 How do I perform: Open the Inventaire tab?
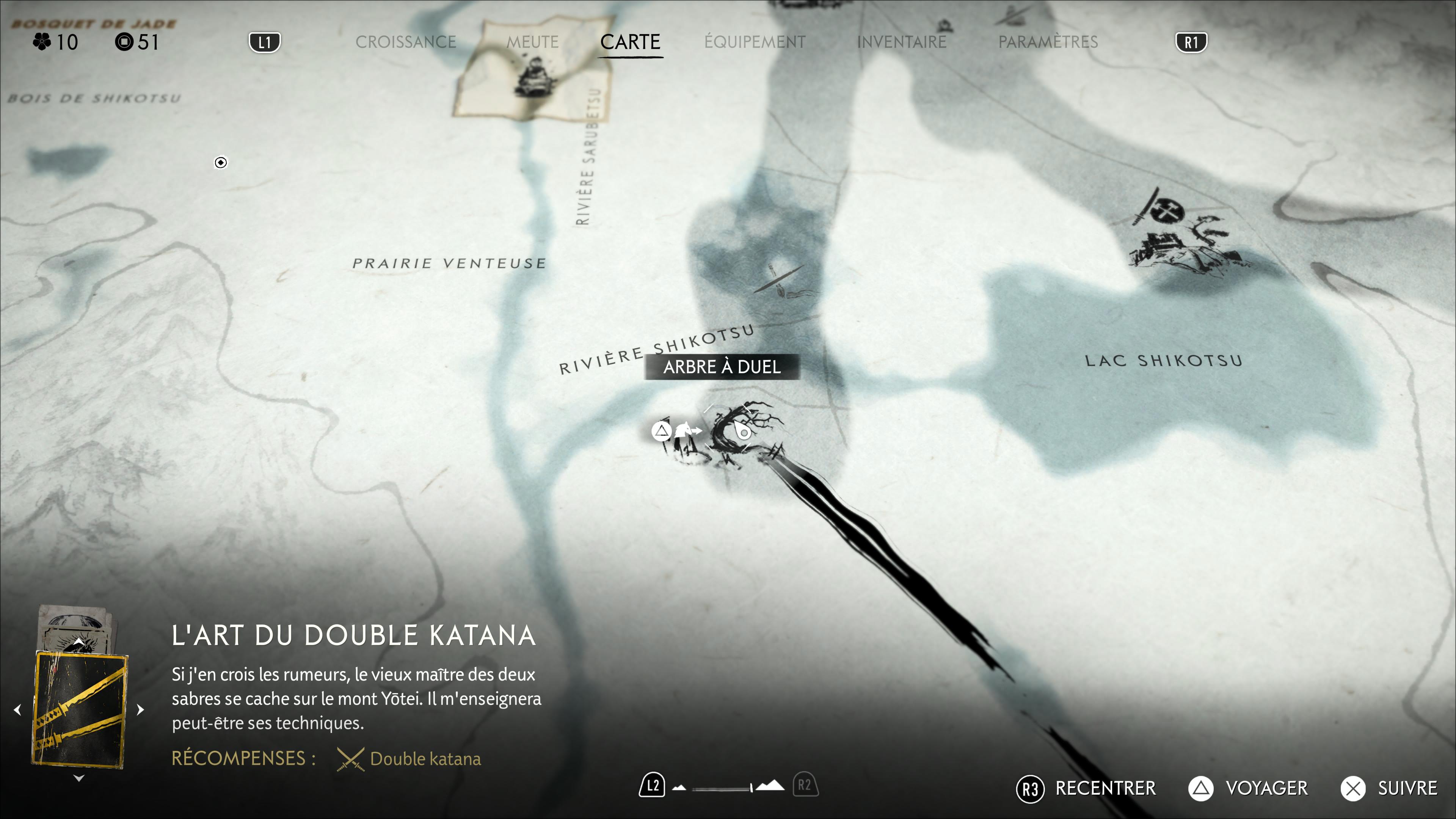902,42
